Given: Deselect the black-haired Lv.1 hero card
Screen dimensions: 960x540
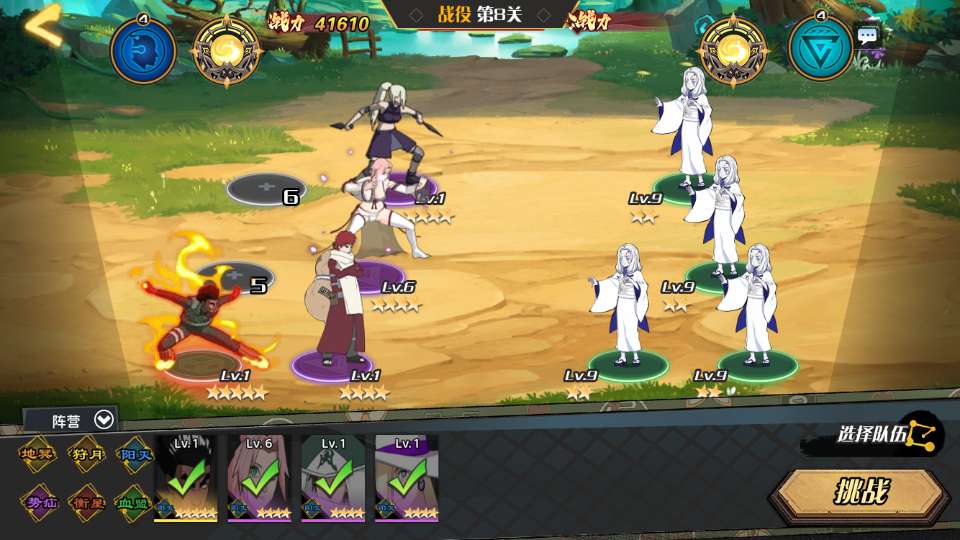Looking at the screenshot, I should point(185,478).
